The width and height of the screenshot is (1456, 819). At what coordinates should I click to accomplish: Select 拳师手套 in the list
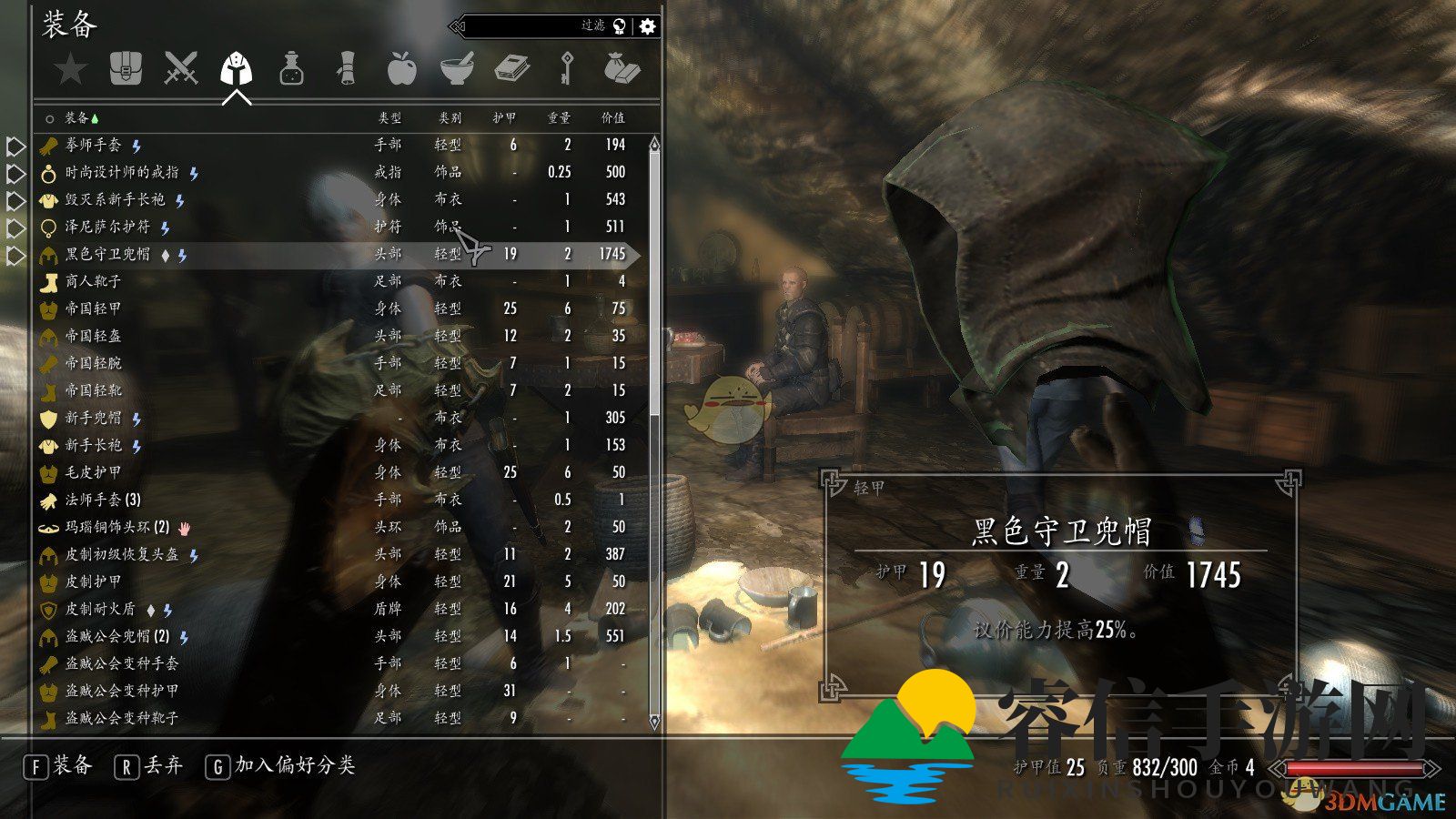tap(93, 145)
